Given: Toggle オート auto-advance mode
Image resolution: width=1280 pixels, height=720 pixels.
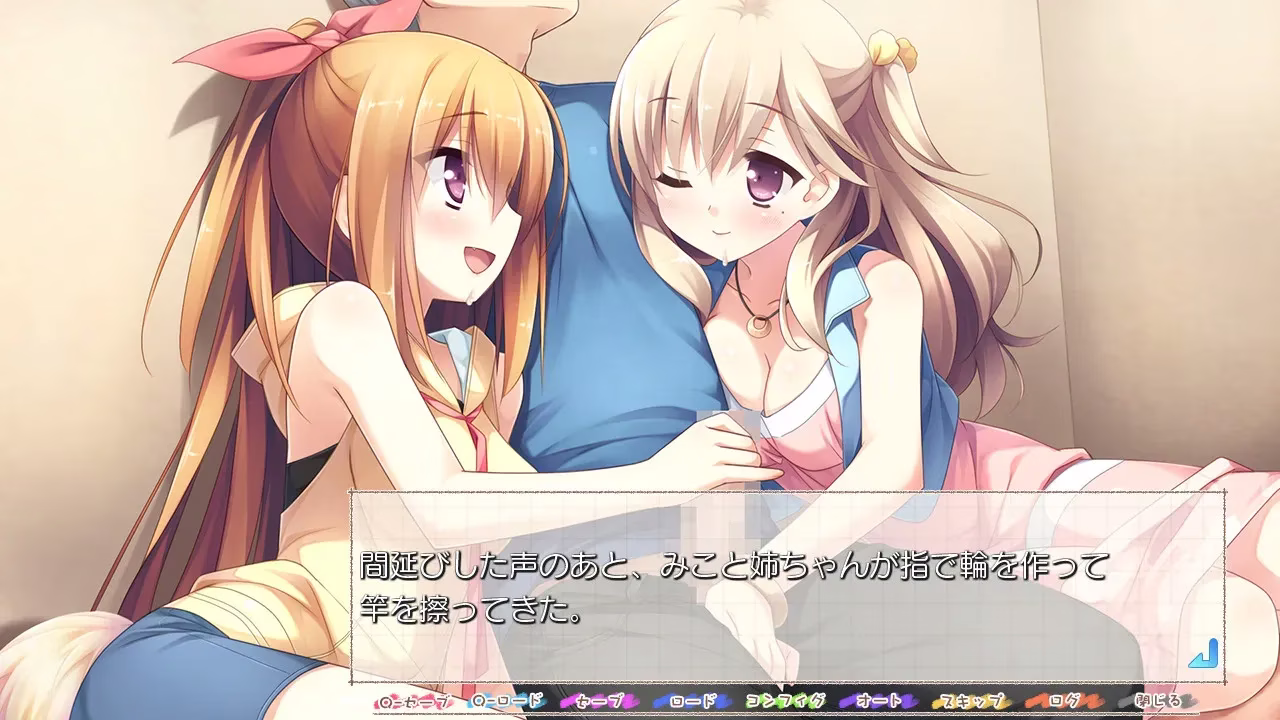Looking at the screenshot, I should click(x=876, y=701).
